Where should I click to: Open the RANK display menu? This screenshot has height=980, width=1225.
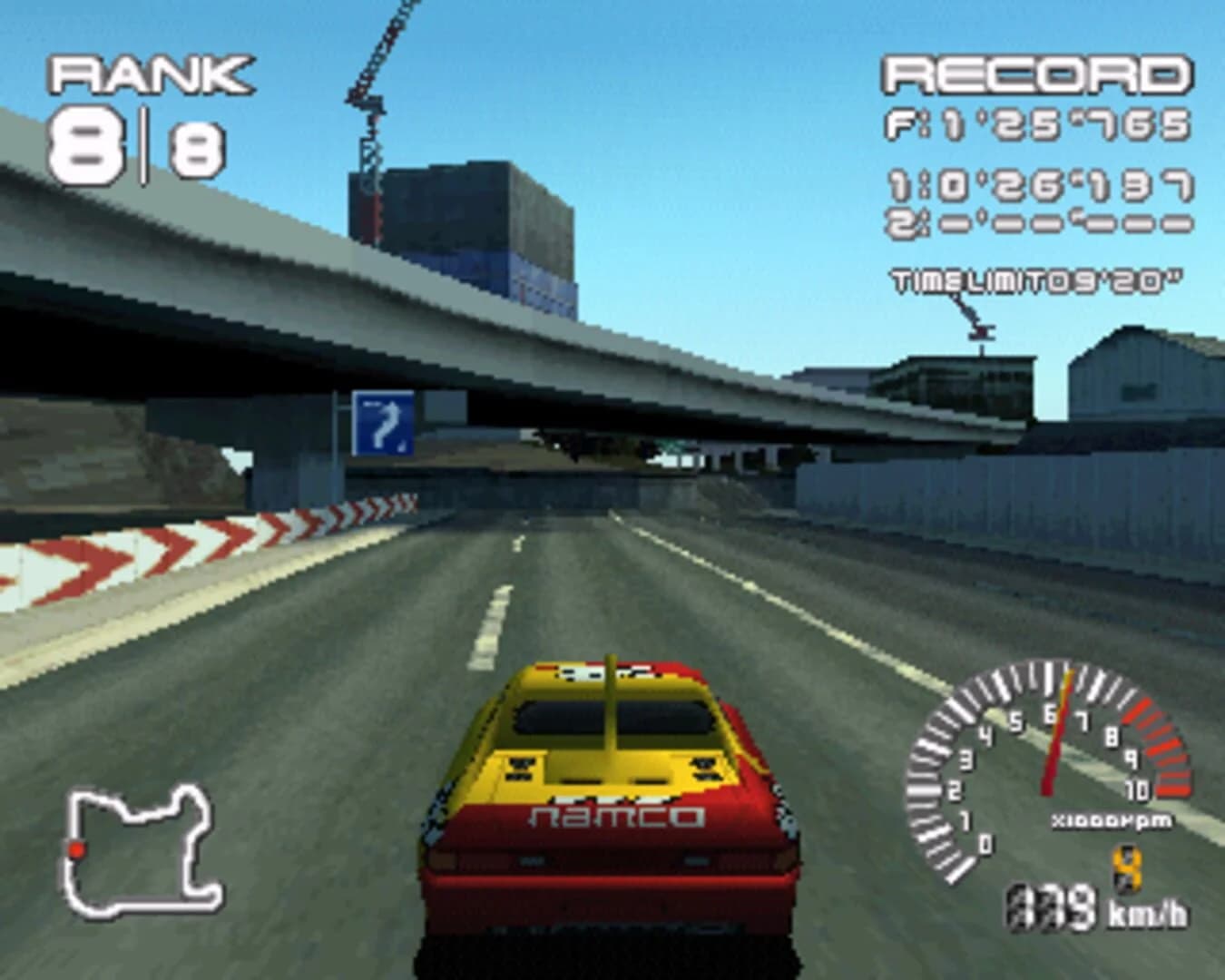(x=150, y=77)
